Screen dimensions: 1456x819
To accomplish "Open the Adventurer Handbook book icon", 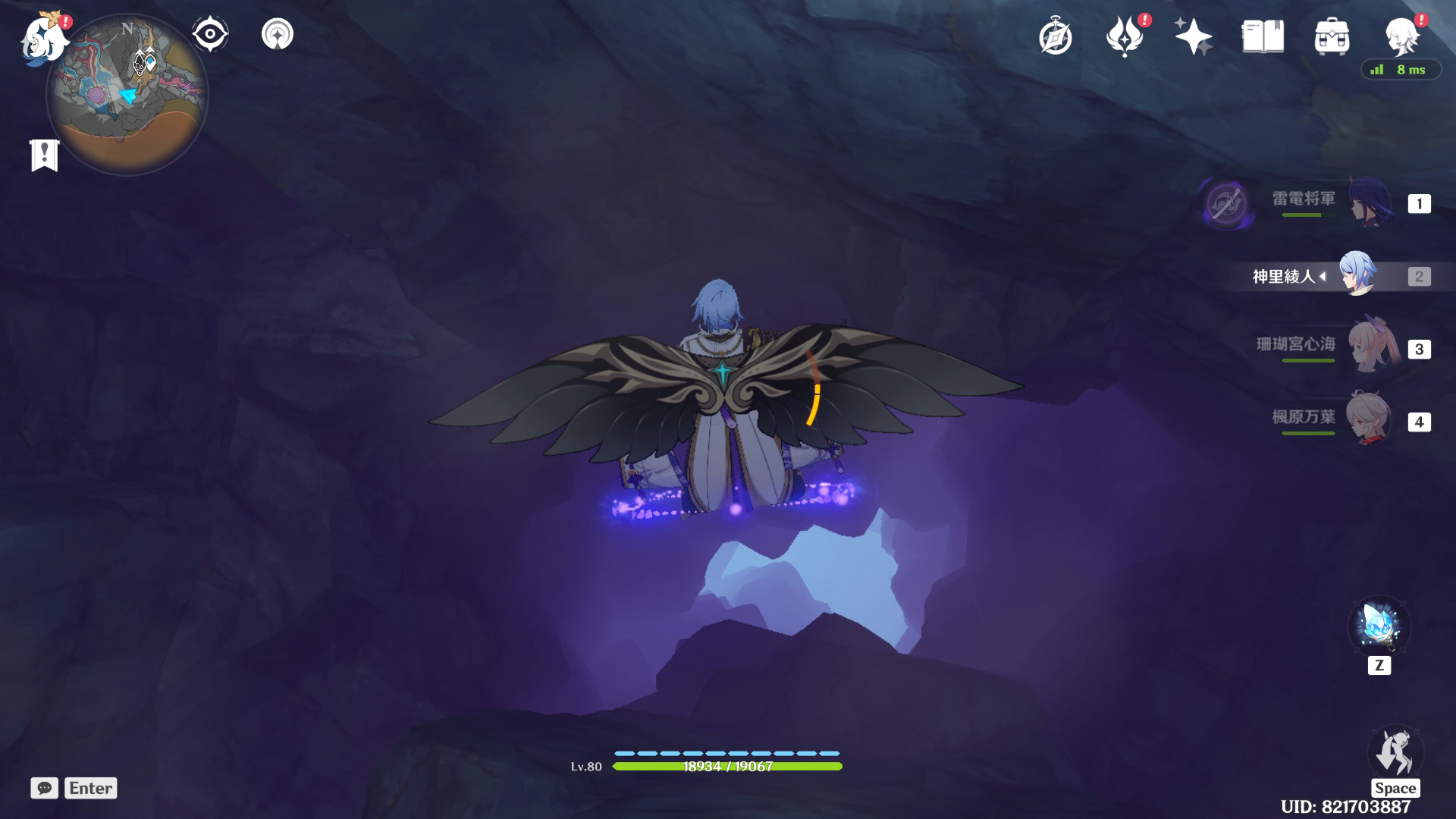I will [x=1263, y=37].
